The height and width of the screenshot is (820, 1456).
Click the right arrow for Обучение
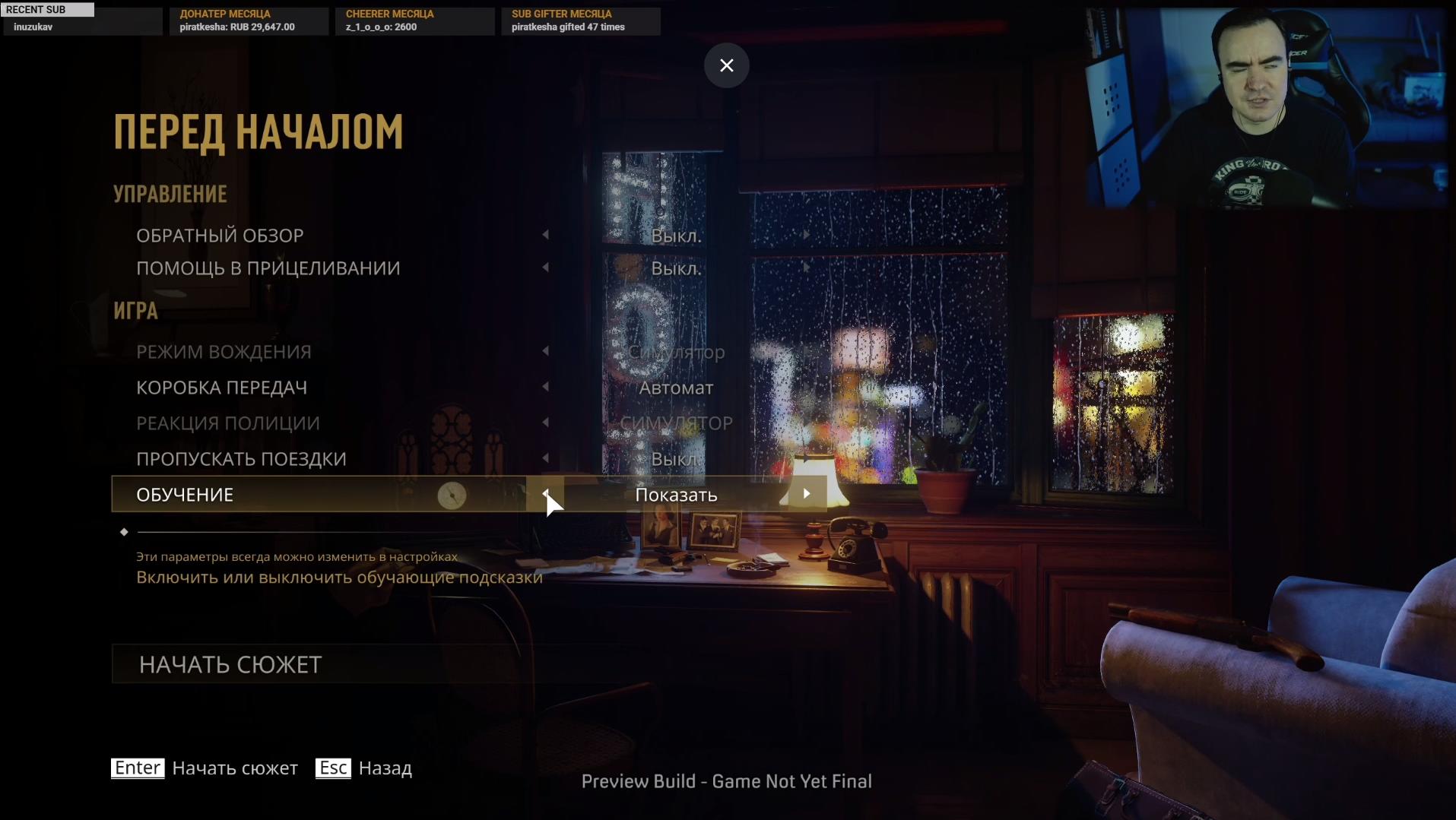[807, 494]
